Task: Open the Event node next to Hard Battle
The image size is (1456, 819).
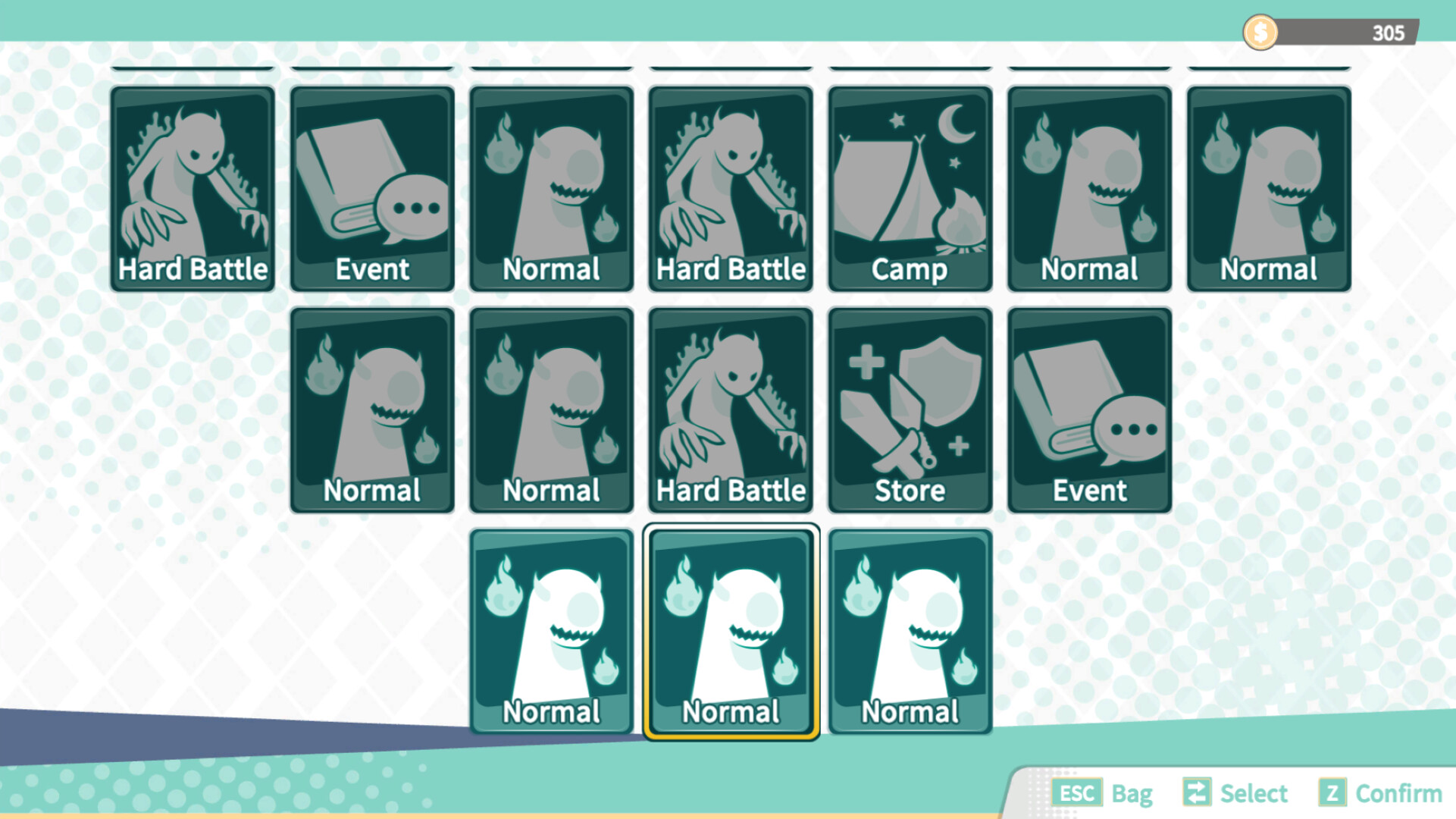Action: (371, 188)
